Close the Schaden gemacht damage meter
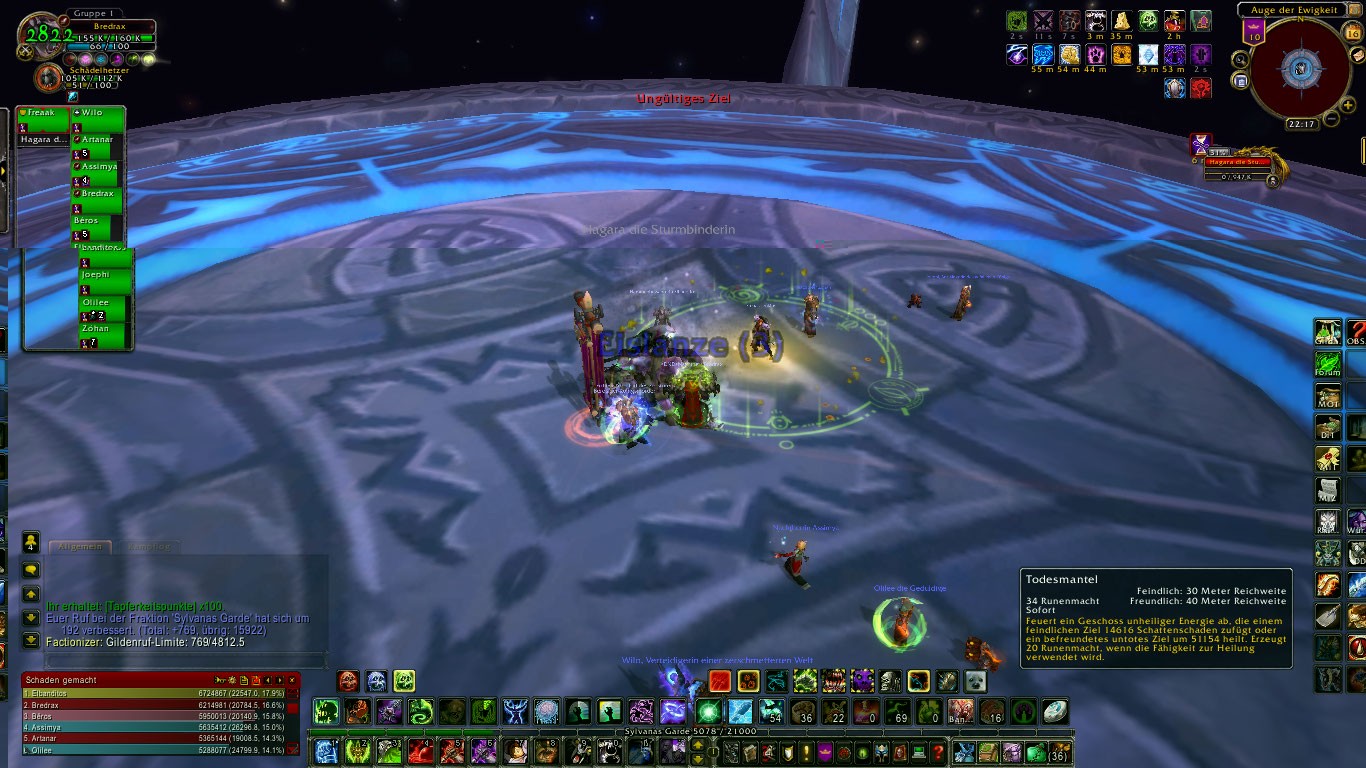Image resolution: width=1366 pixels, height=768 pixels. [x=292, y=680]
